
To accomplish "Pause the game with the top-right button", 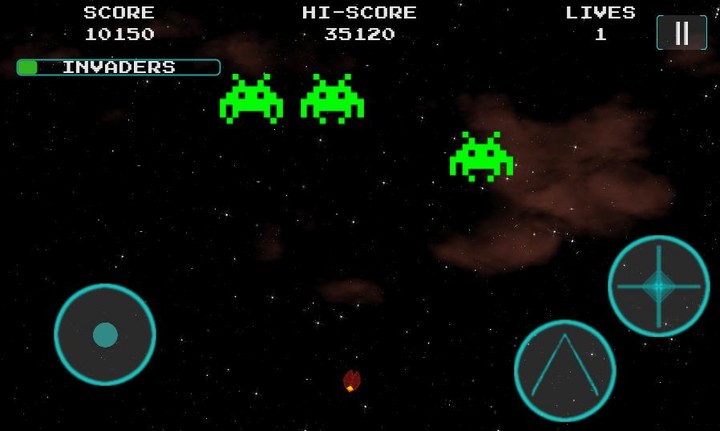I will coord(681,33).
